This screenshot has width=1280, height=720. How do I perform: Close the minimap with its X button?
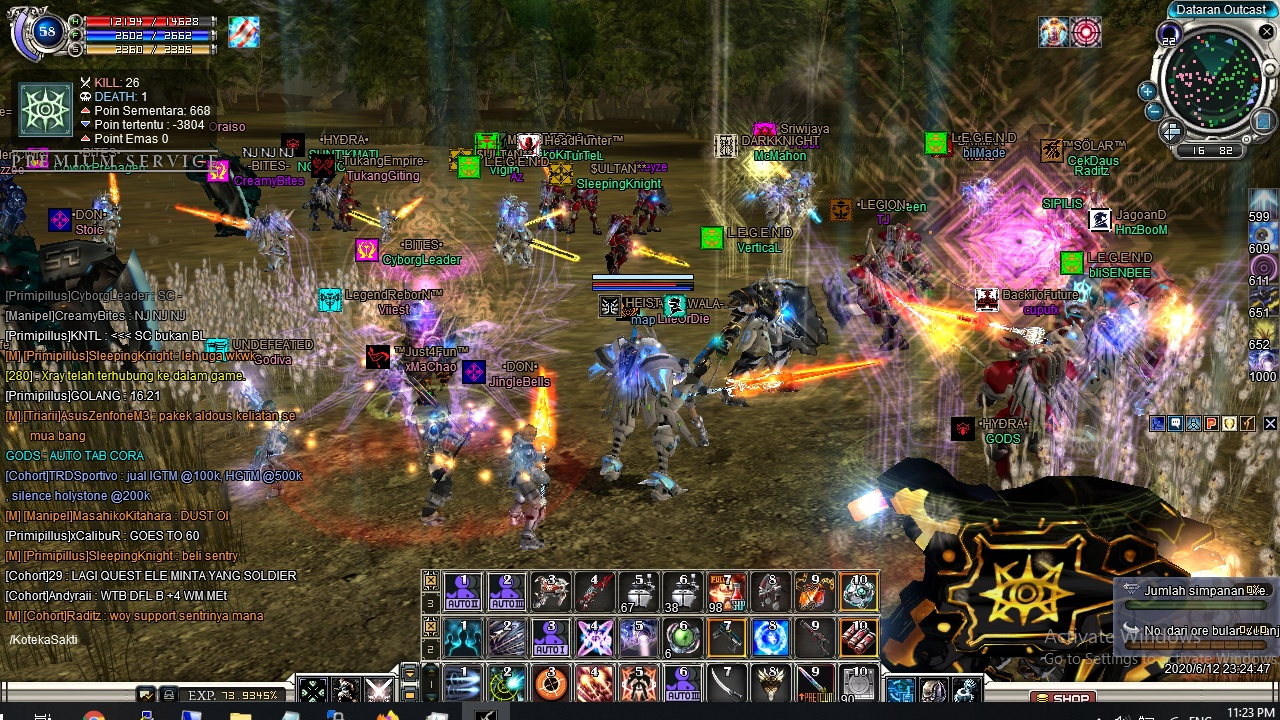[x=1266, y=32]
